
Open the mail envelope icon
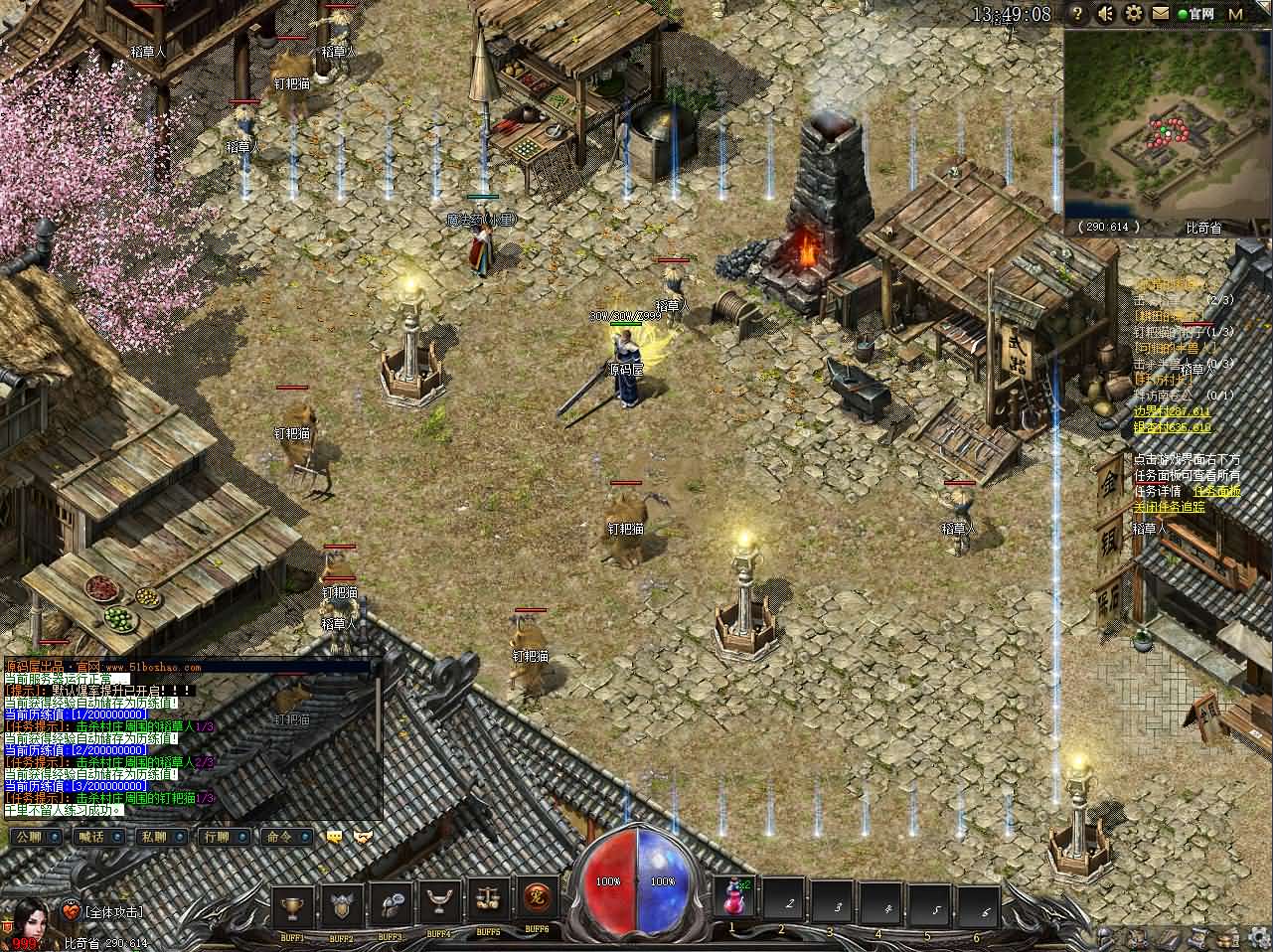point(1160,14)
